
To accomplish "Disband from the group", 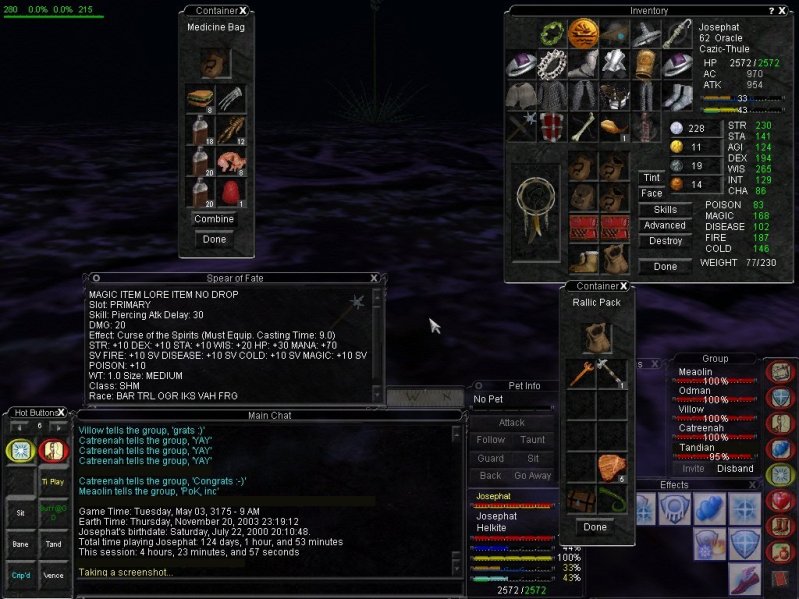I will coord(735,468).
